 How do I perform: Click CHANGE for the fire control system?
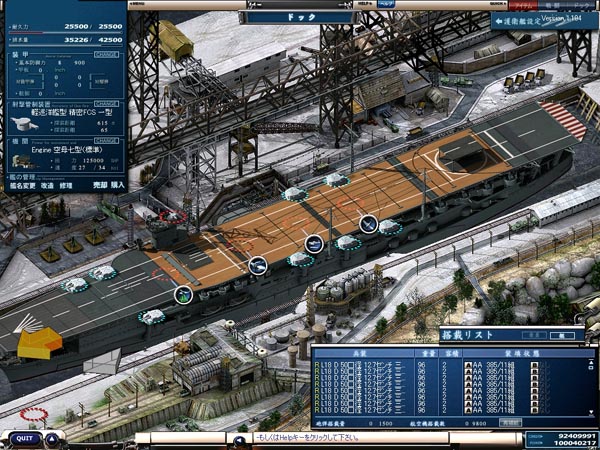(x=106, y=103)
